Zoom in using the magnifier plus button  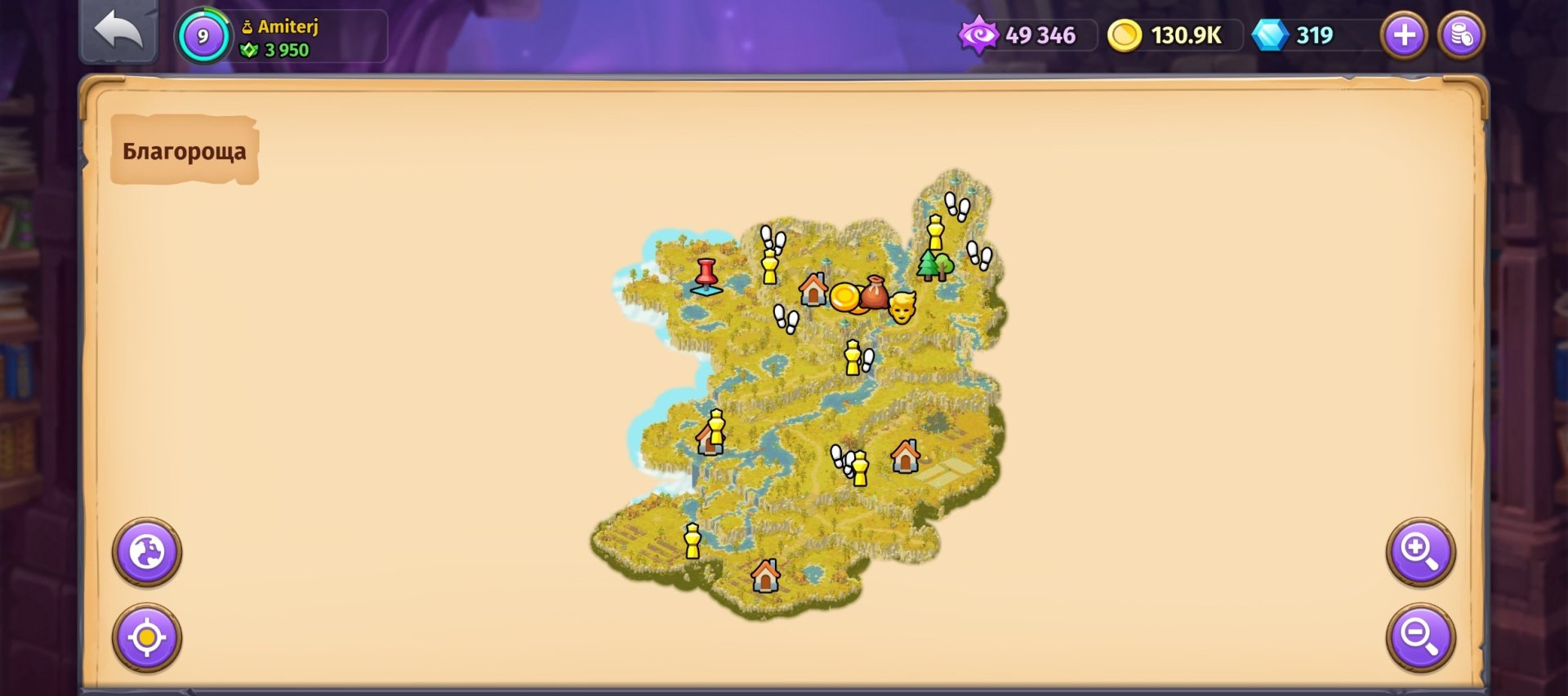(x=1423, y=552)
